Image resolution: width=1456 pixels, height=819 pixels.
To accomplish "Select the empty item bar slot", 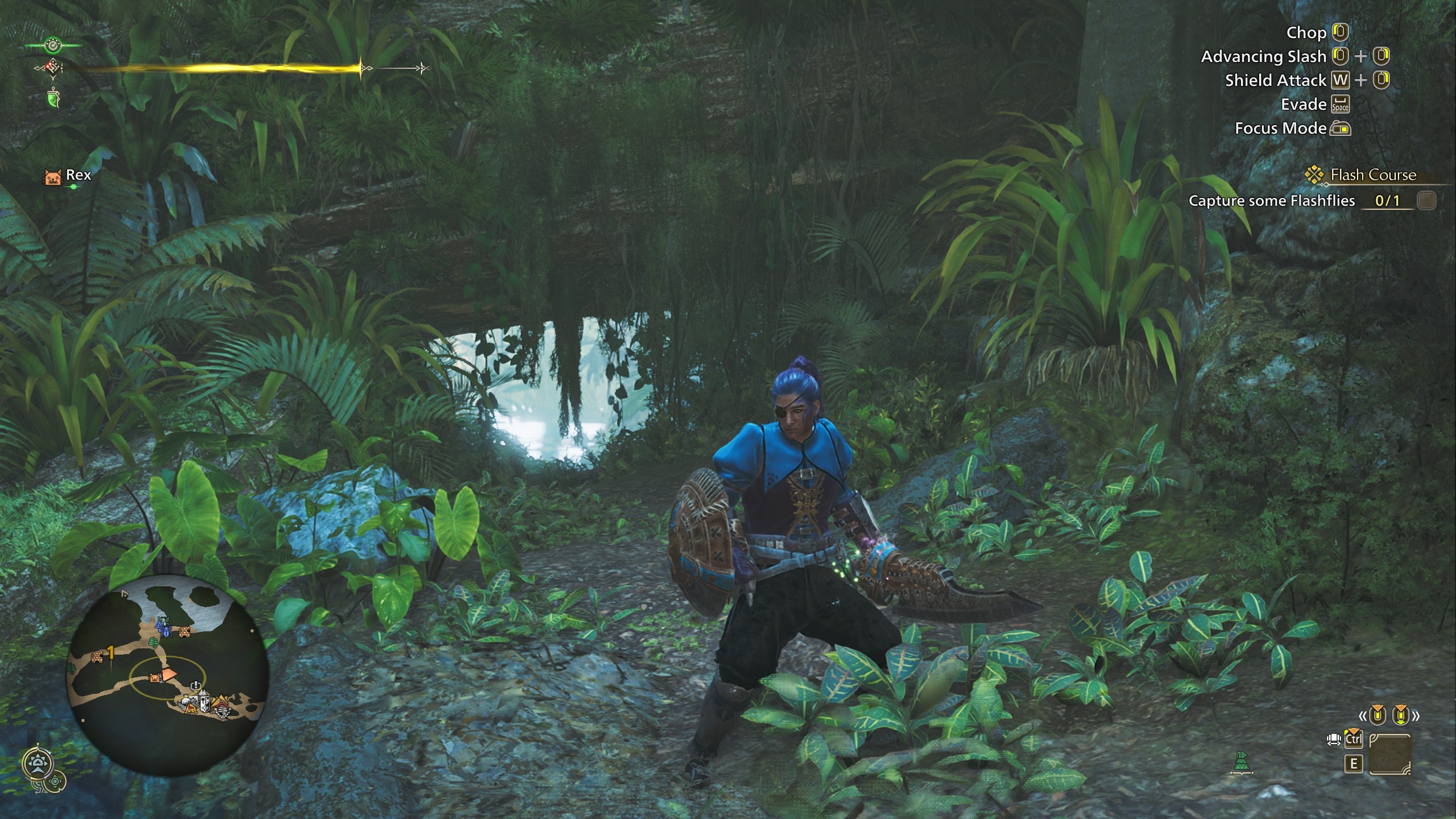I will coord(1389,754).
